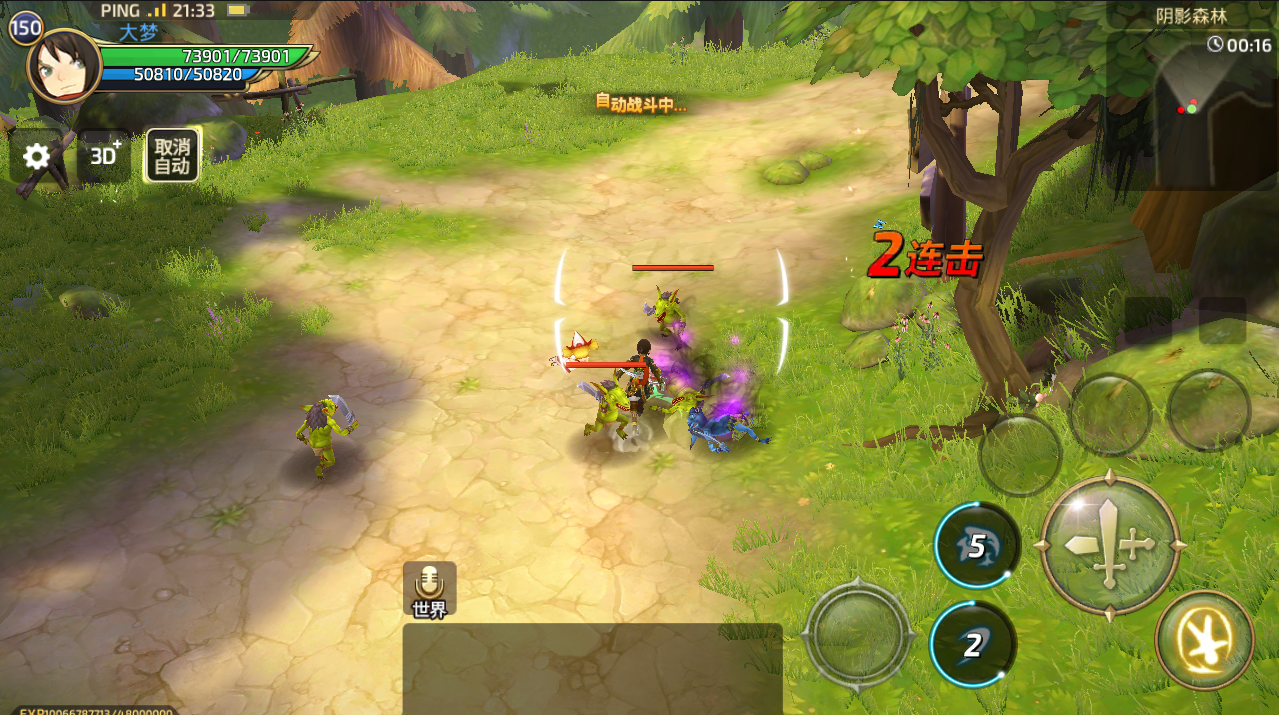Trigger the golden dash skill
Image resolution: width=1279 pixels, height=715 pixels.
pos(1204,640)
